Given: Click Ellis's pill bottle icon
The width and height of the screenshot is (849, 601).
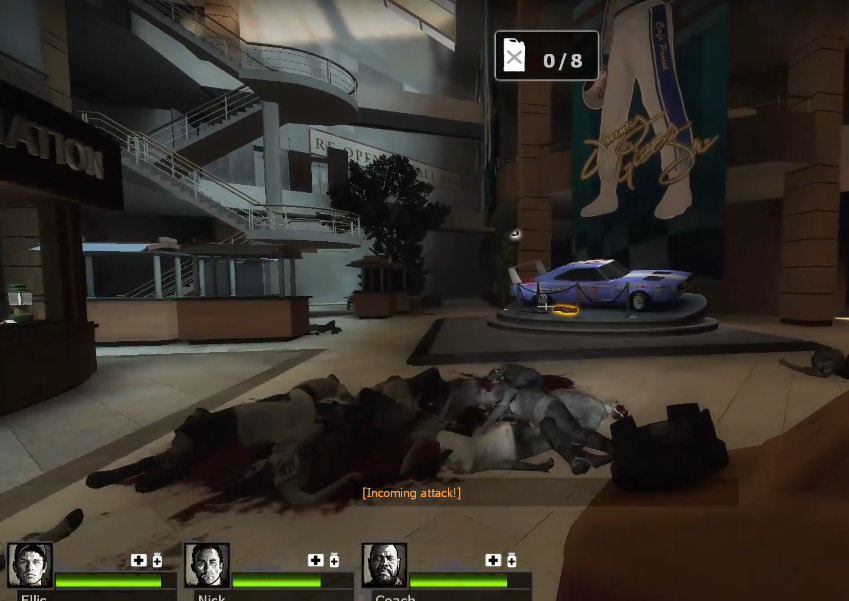Looking at the screenshot, I should click(x=157, y=561).
